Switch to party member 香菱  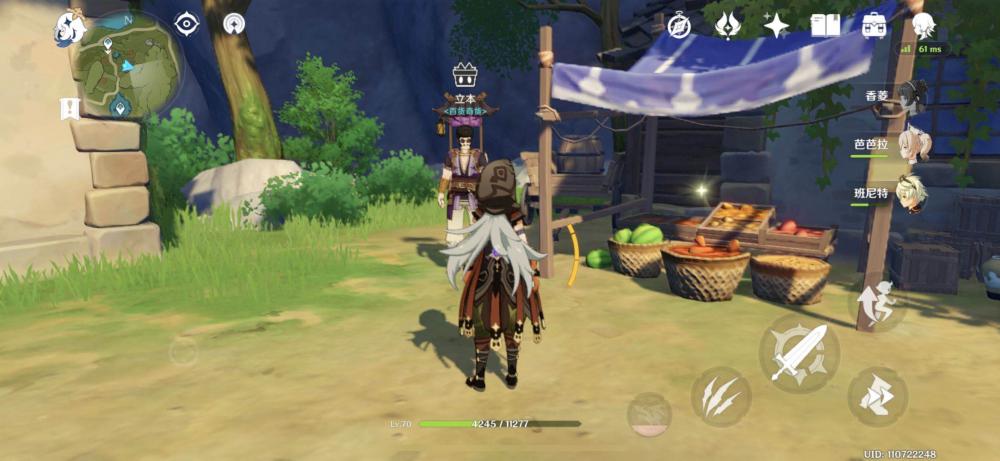(911, 96)
